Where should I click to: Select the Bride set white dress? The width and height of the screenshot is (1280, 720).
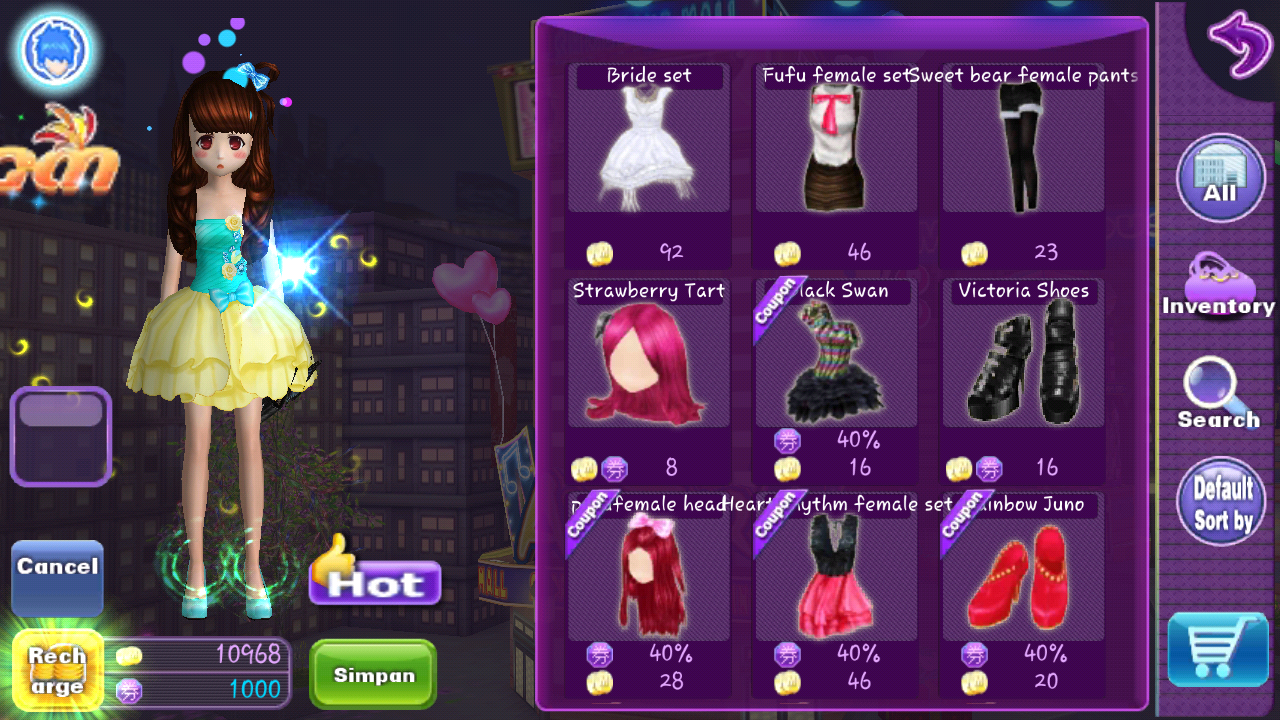coord(648,146)
